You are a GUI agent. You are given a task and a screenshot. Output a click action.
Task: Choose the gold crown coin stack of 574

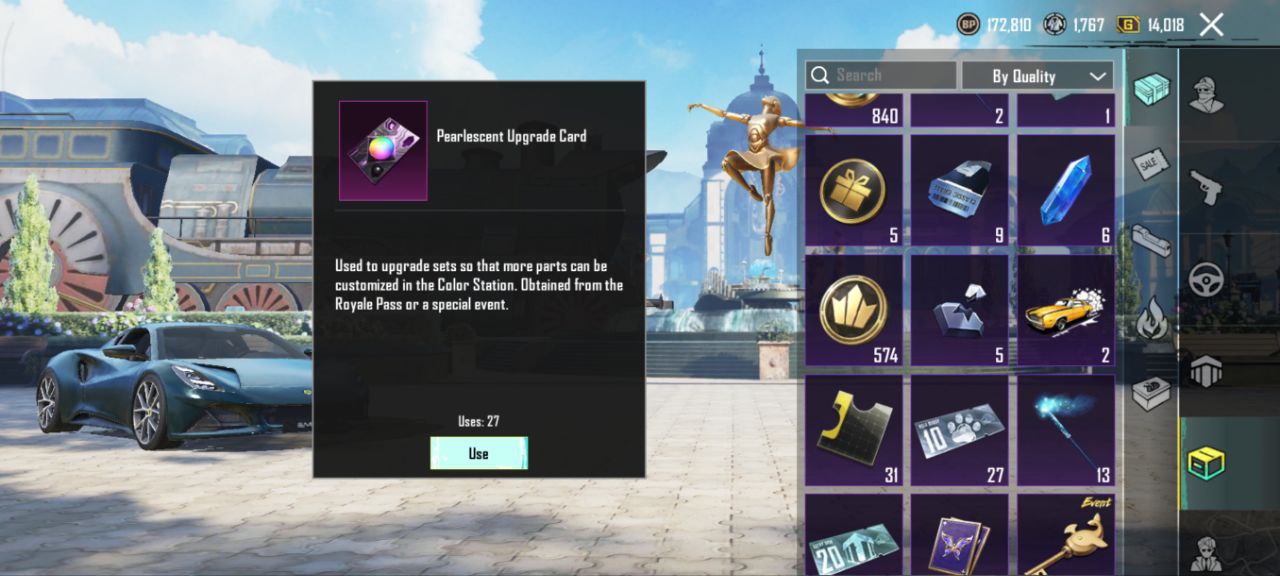[853, 310]
